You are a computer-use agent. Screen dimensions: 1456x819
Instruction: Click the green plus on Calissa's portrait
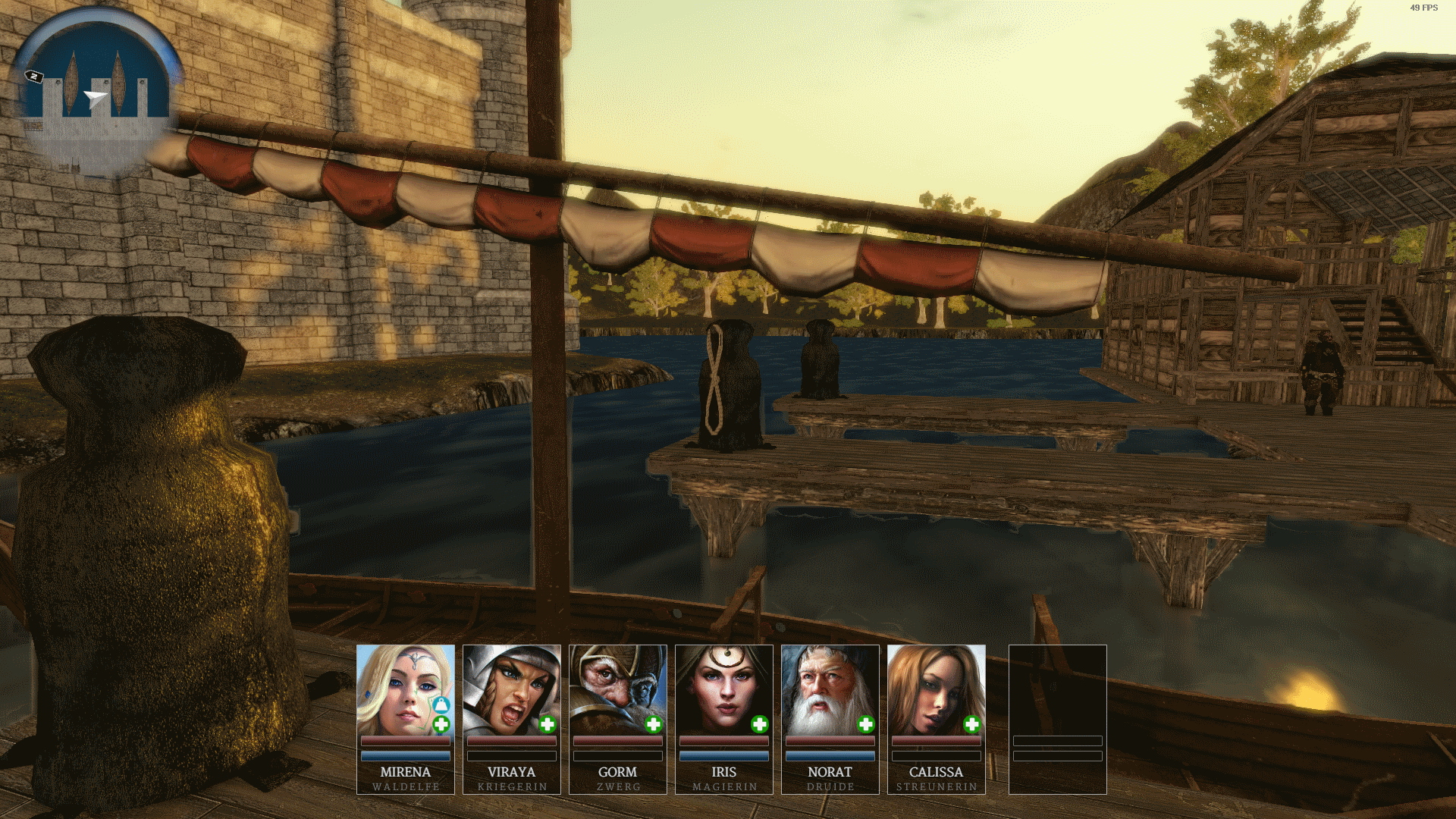[972, 725]
